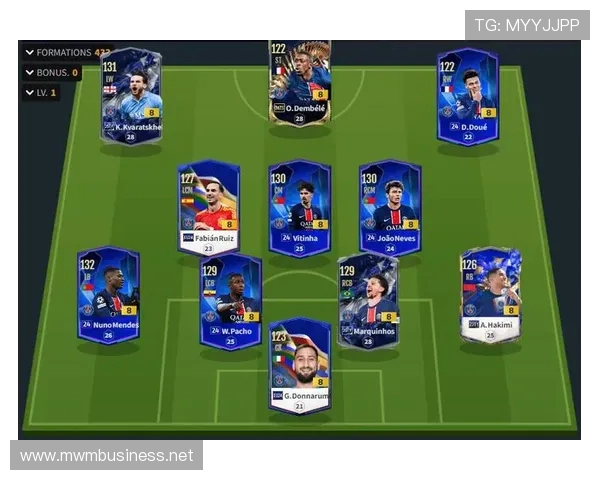Select the D. Doué right-wing card
Image resolution: width=600 pixels, height=480 pixels.
click(x=467, y=97)
